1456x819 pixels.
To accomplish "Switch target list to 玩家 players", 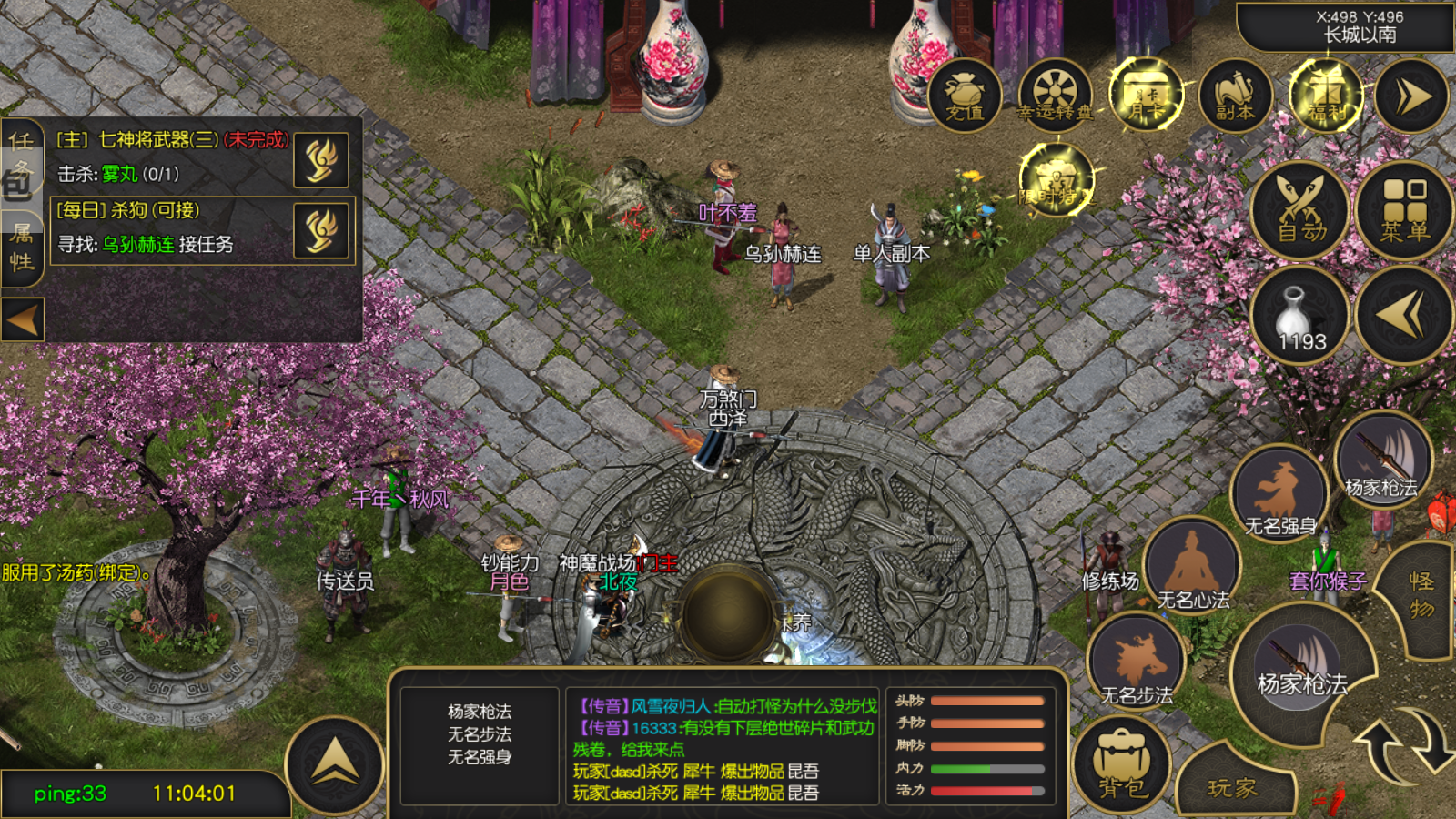I will click(x=1233, y=785).
